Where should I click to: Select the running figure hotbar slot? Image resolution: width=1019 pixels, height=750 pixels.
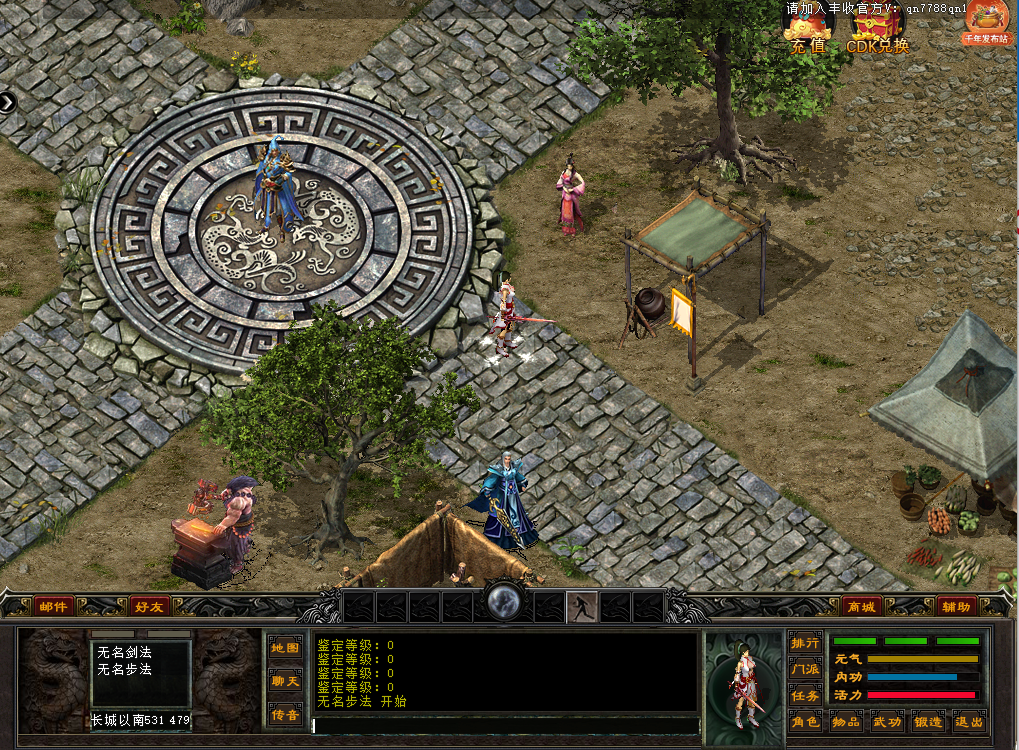point(582,606)
